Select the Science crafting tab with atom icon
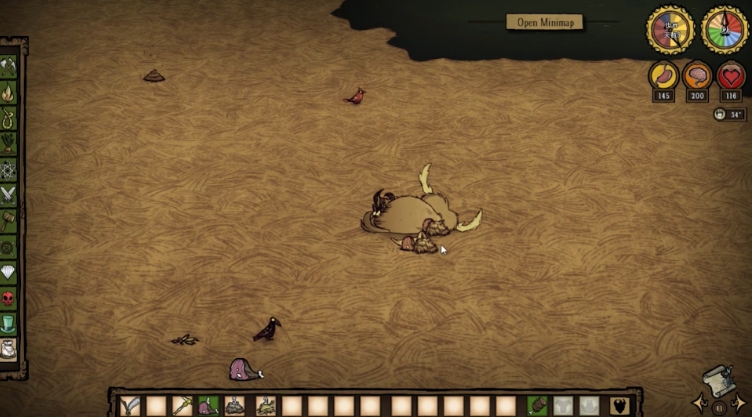Image resolution: width=752 pixels, height=417 pixels. tap(9, 168)
